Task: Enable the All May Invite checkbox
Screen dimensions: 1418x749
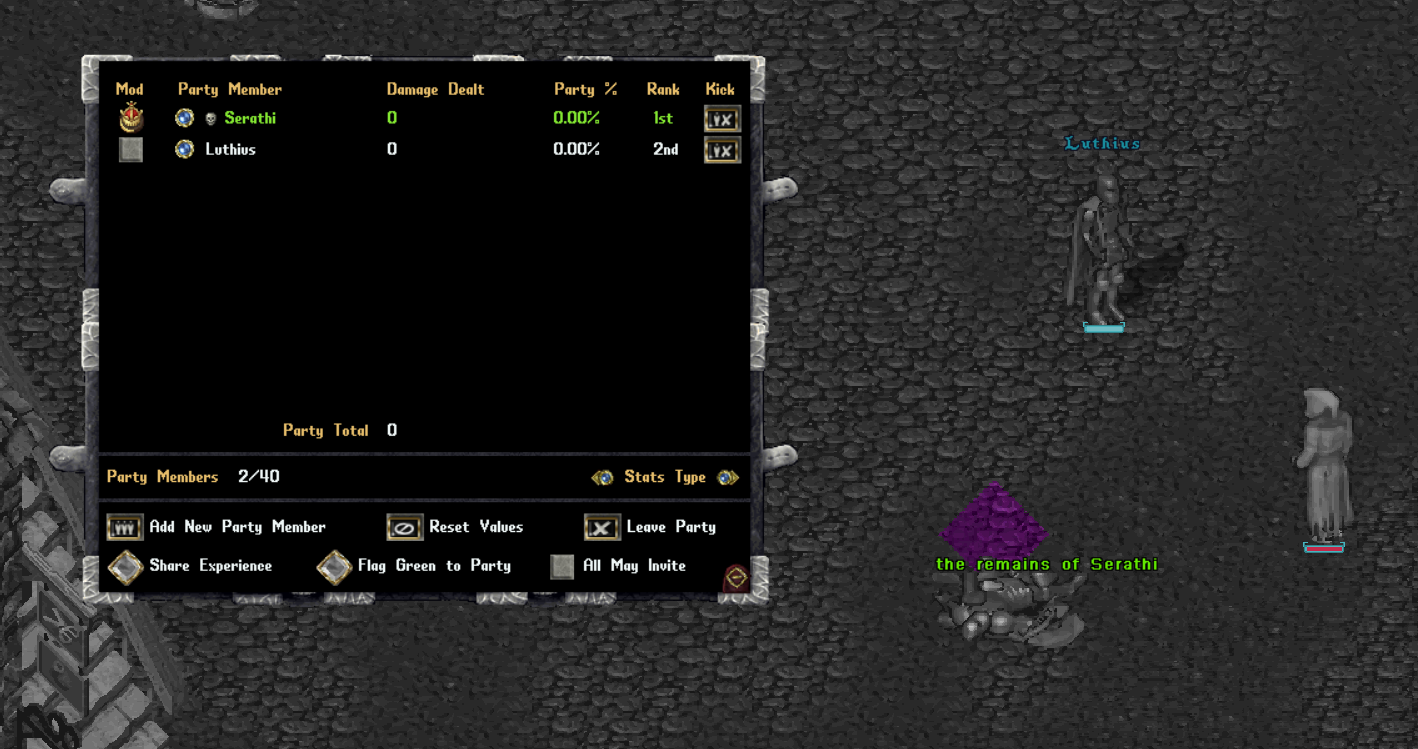Action: point(562,566)
